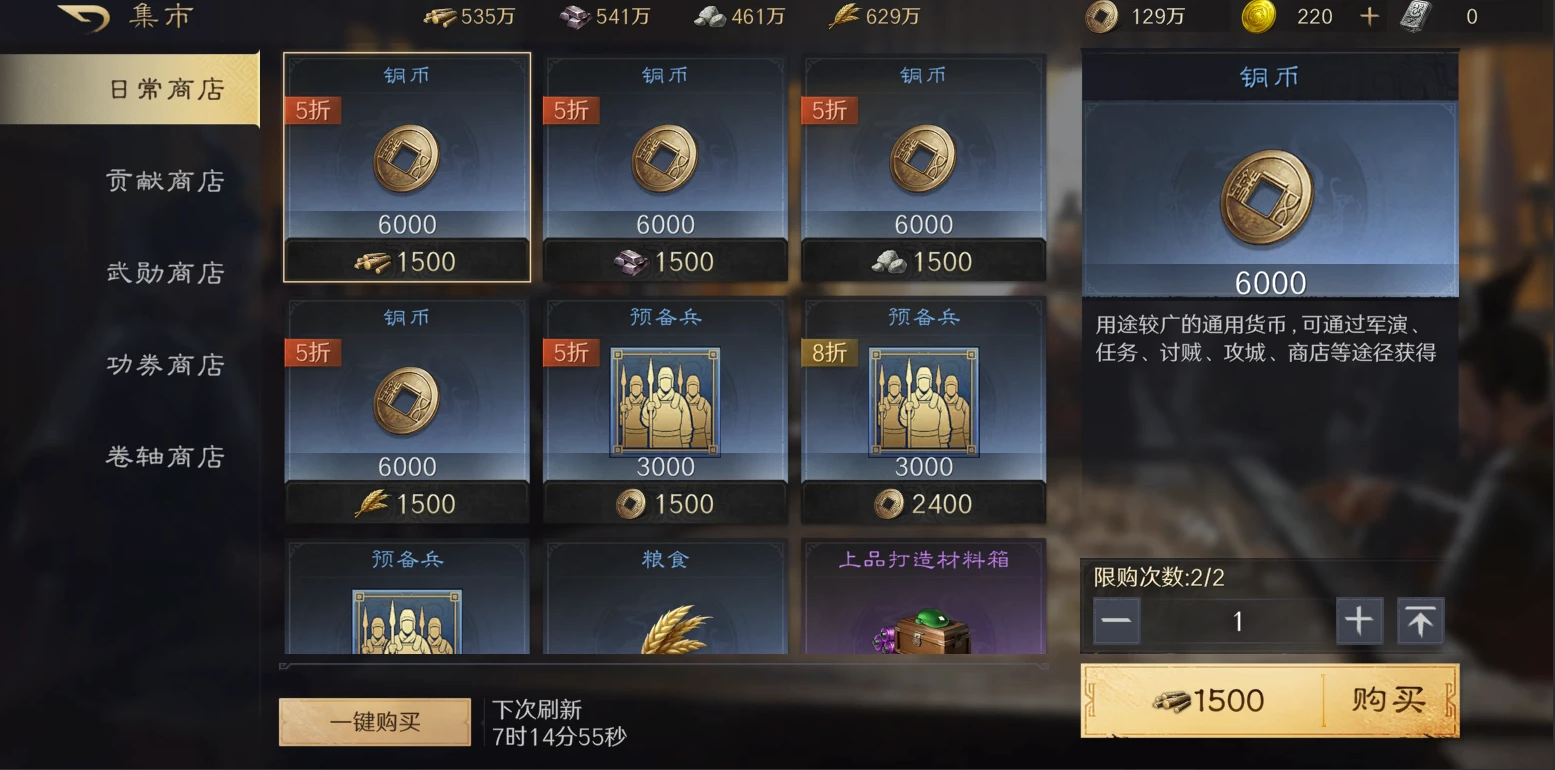Click the grain resource icon showing 629万

(x=843, y=17)
